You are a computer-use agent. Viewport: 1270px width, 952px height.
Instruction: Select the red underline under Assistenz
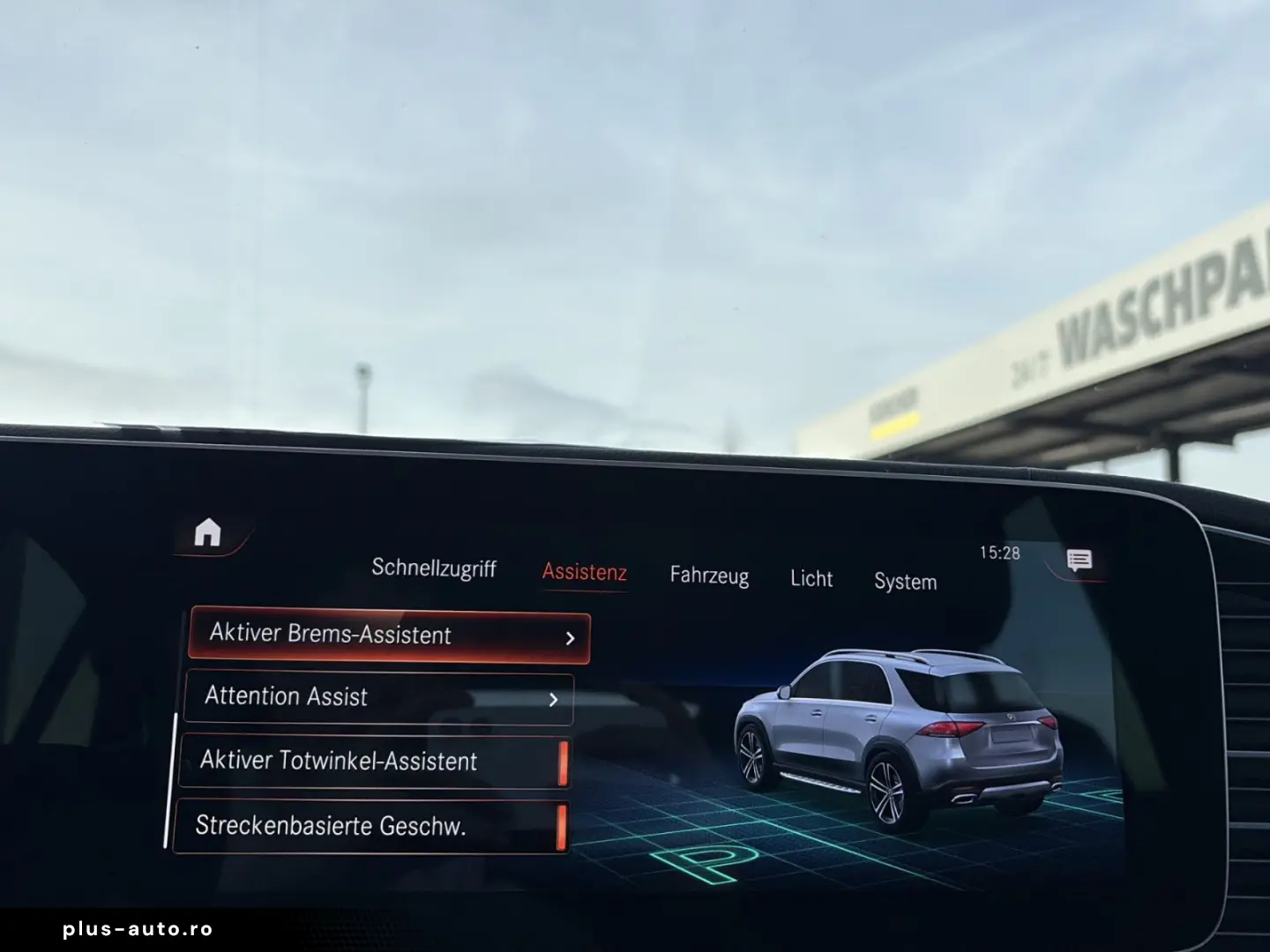[x=584, y=591]
